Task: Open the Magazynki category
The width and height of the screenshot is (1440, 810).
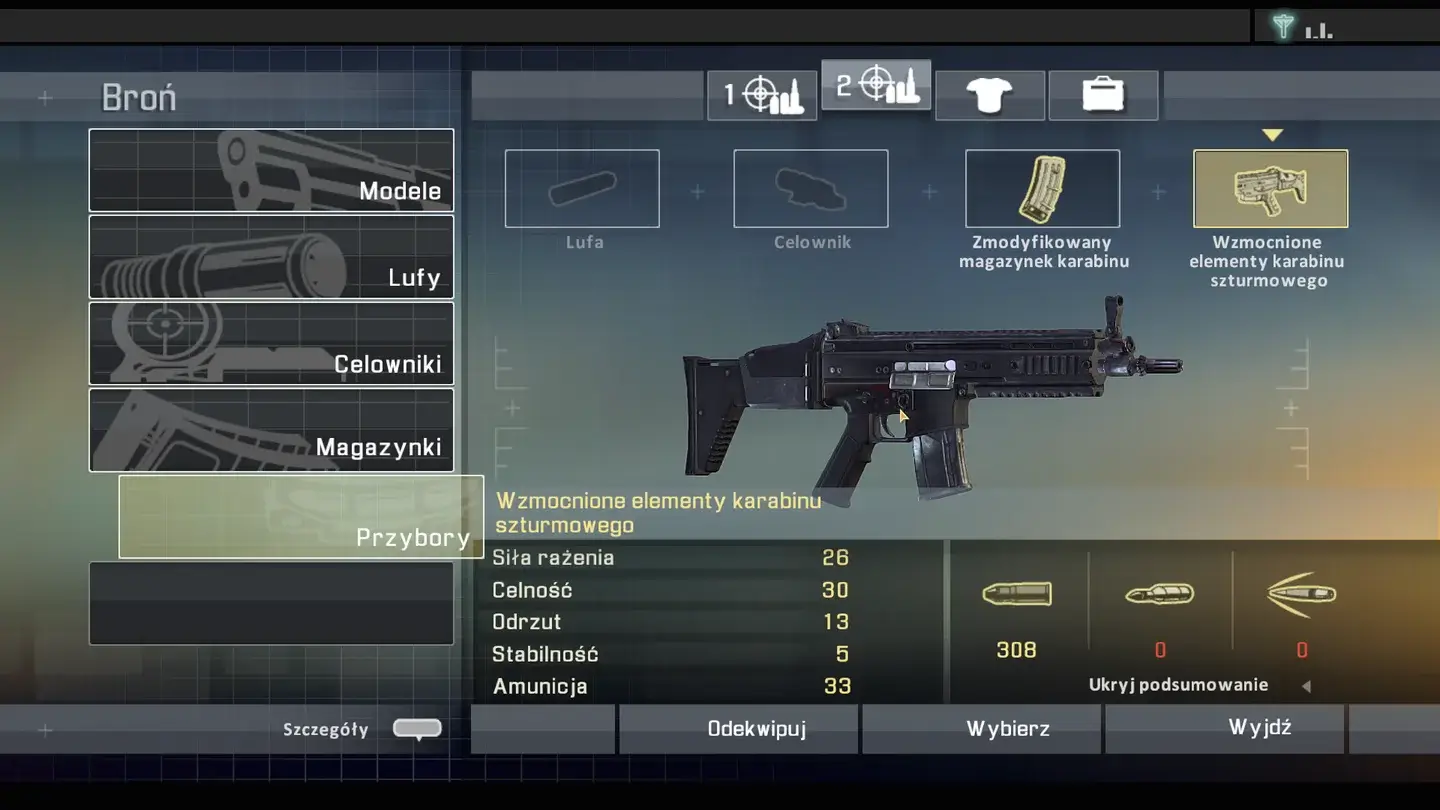Action: tap(271, 430)
